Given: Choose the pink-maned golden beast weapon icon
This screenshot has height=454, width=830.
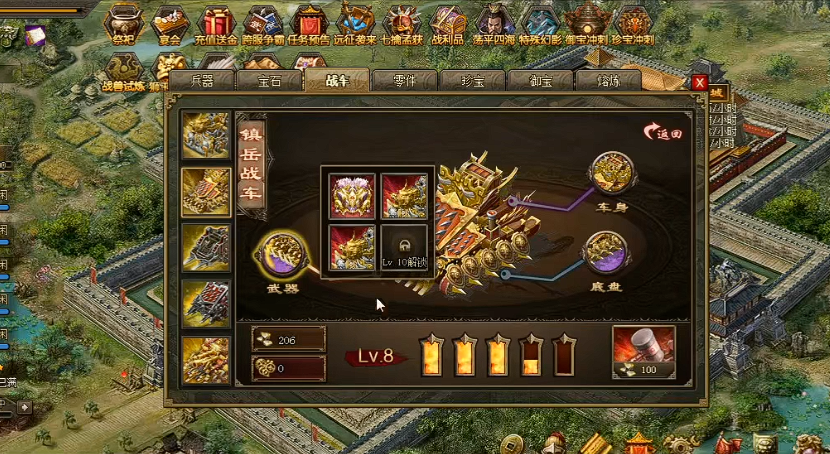Looking at the screenshot, I should coord(352,195).
